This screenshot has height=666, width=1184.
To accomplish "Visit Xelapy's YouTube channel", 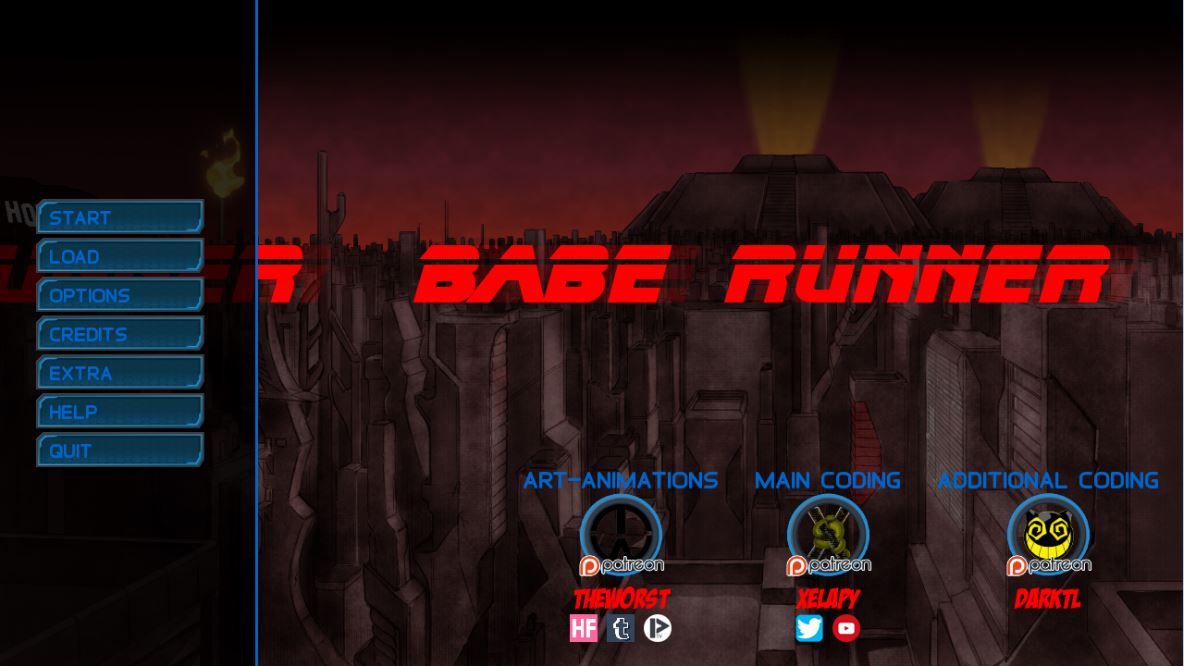I will click(846, 628).
